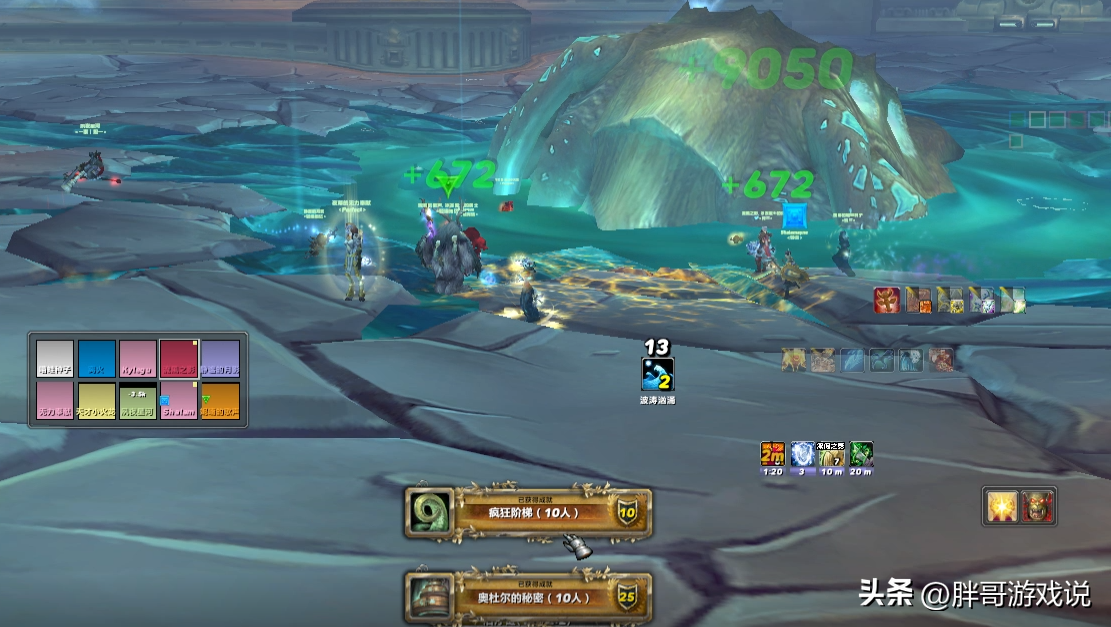Select the Kylegu raid frame
This screenshot has height=627, width=1111.
138,359
